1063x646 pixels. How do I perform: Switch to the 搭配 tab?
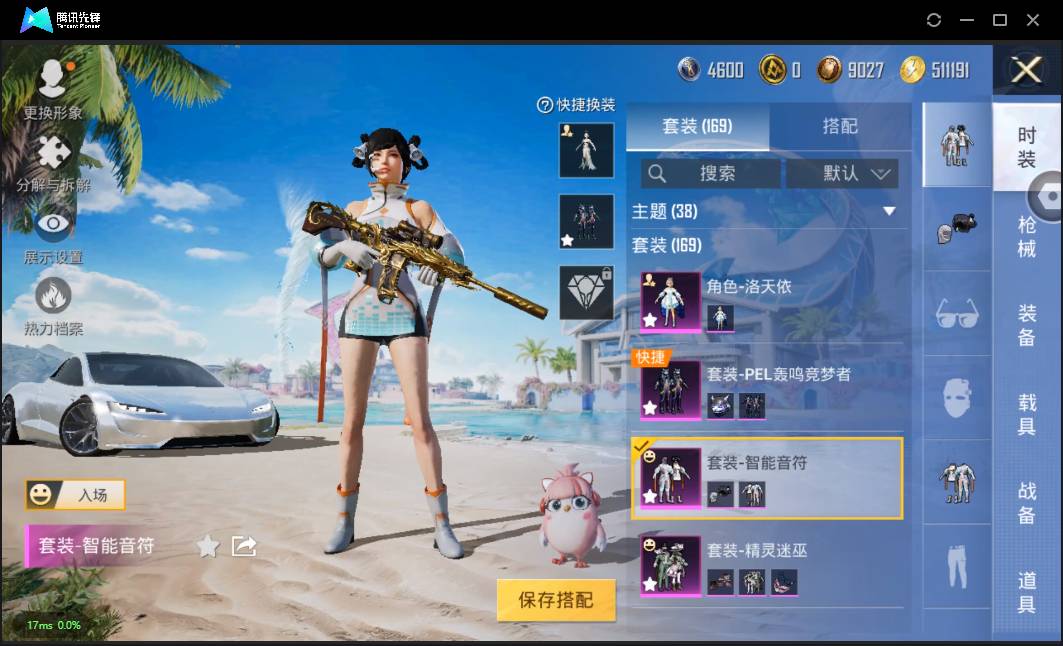[x=840, y=127]
